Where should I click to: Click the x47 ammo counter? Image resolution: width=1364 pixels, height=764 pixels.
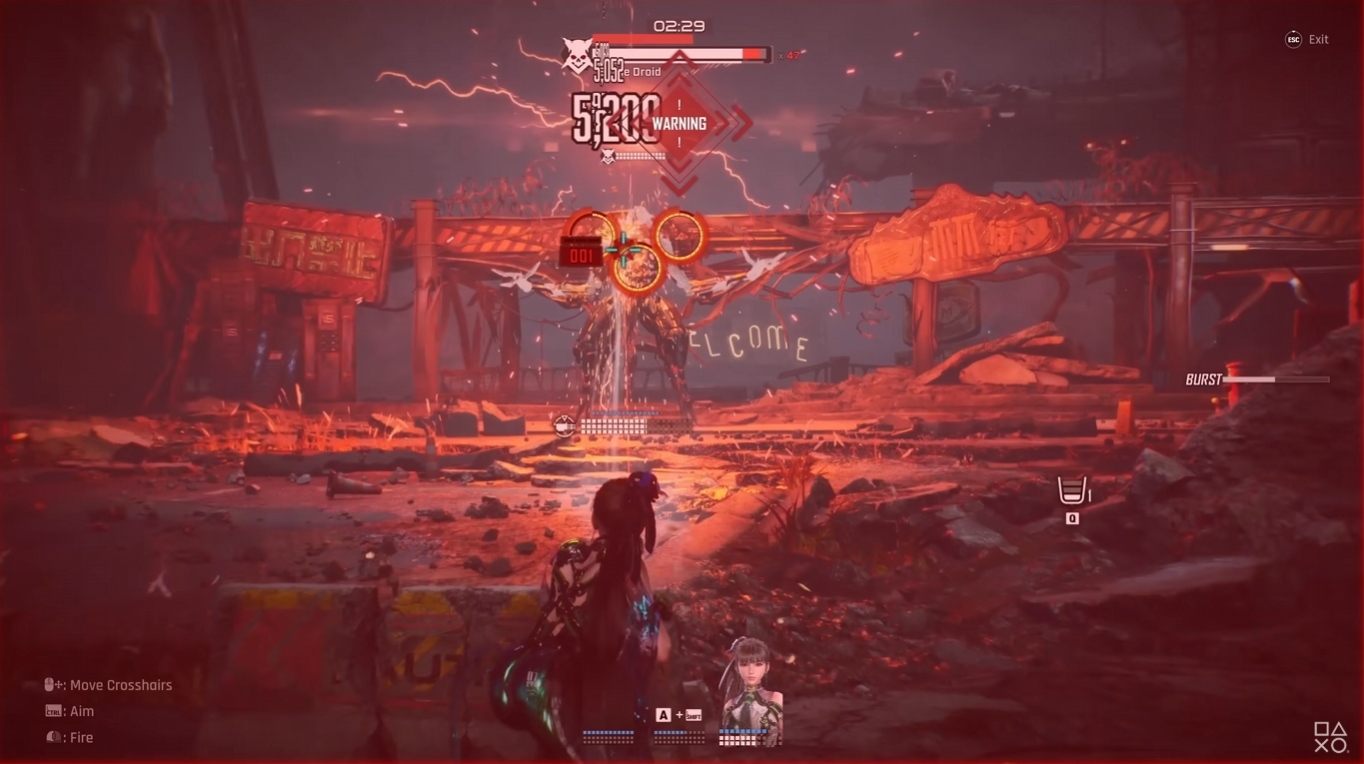pyautogui.click(x=789, y=56)
